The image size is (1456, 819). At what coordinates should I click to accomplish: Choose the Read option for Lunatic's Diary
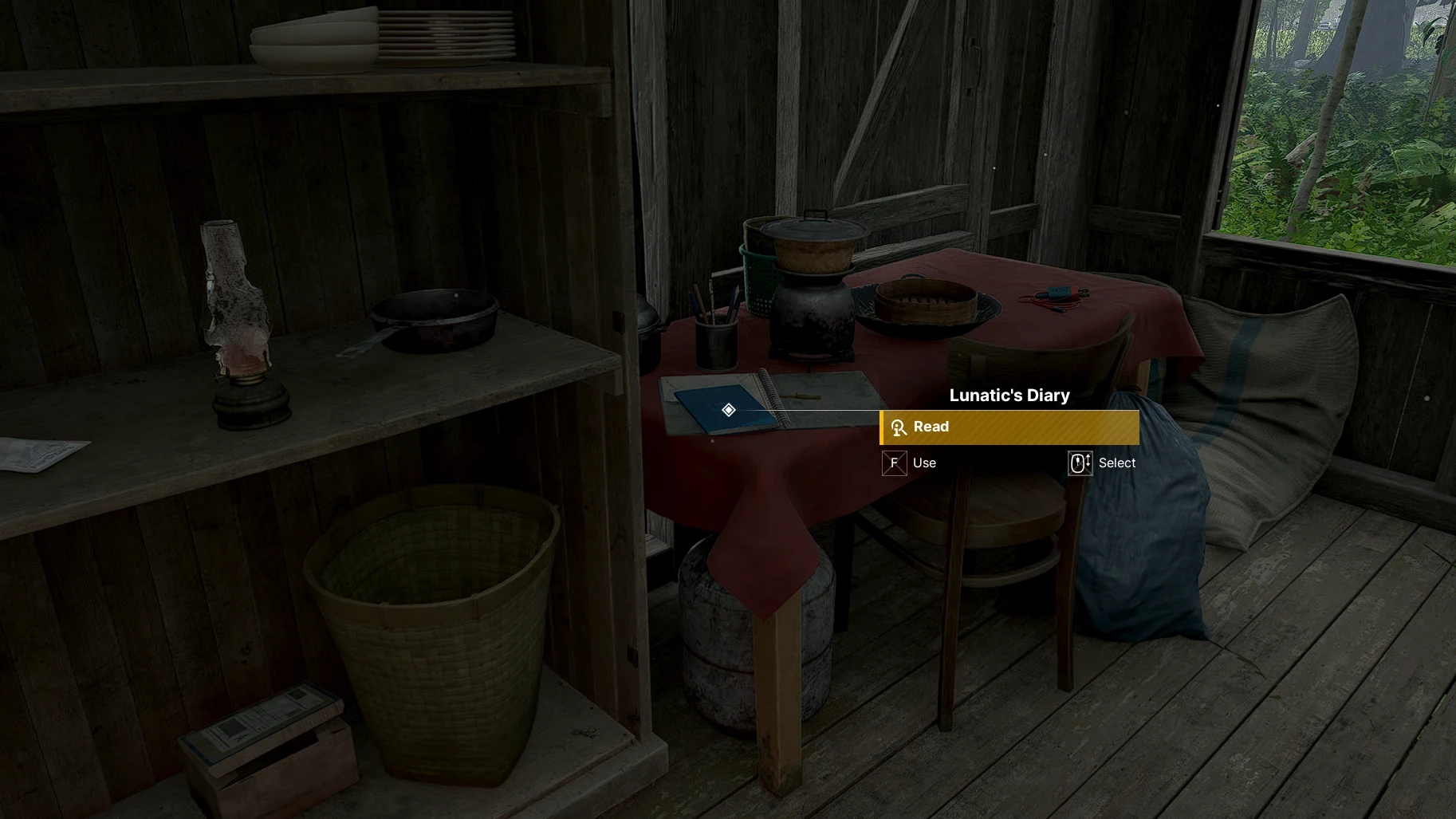point(1009,427)
